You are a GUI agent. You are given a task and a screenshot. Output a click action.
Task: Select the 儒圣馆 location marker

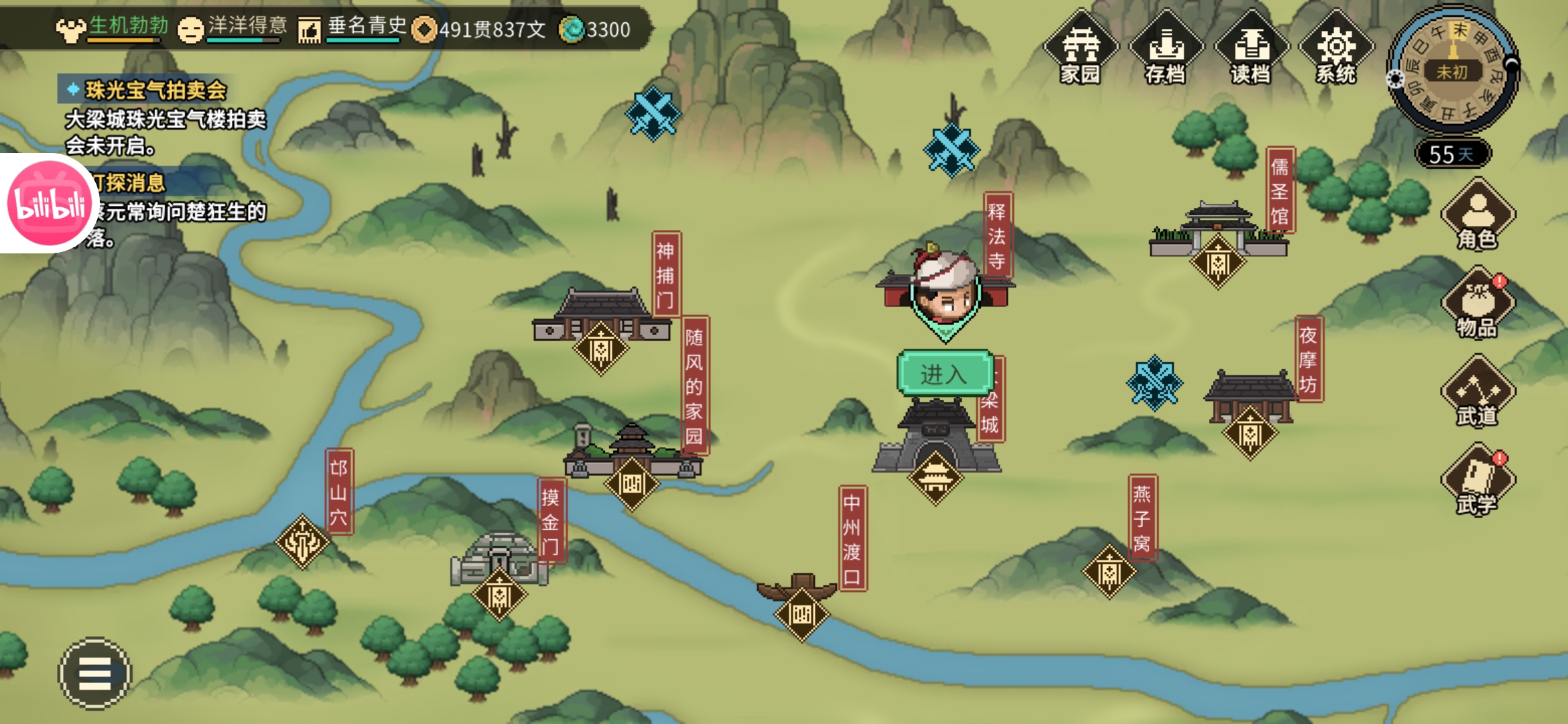[x=1218, y=263]
